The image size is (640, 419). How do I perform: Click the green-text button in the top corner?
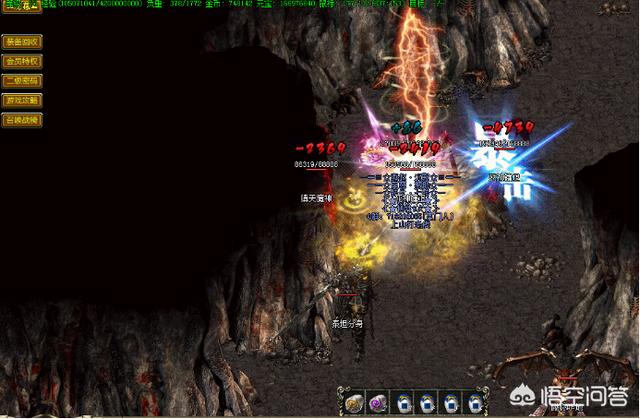18,5
